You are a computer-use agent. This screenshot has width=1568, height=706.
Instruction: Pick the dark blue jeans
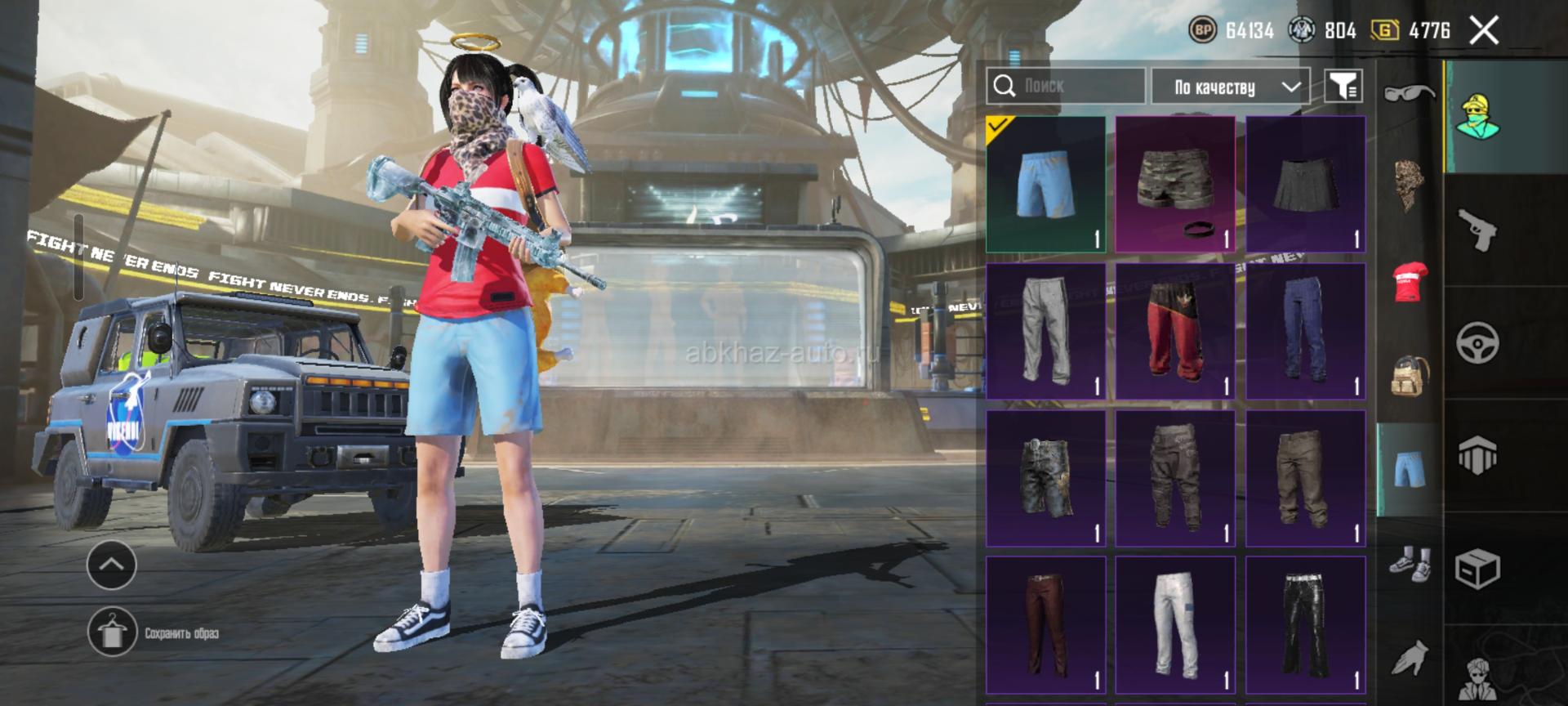[x=1305, y=331]
